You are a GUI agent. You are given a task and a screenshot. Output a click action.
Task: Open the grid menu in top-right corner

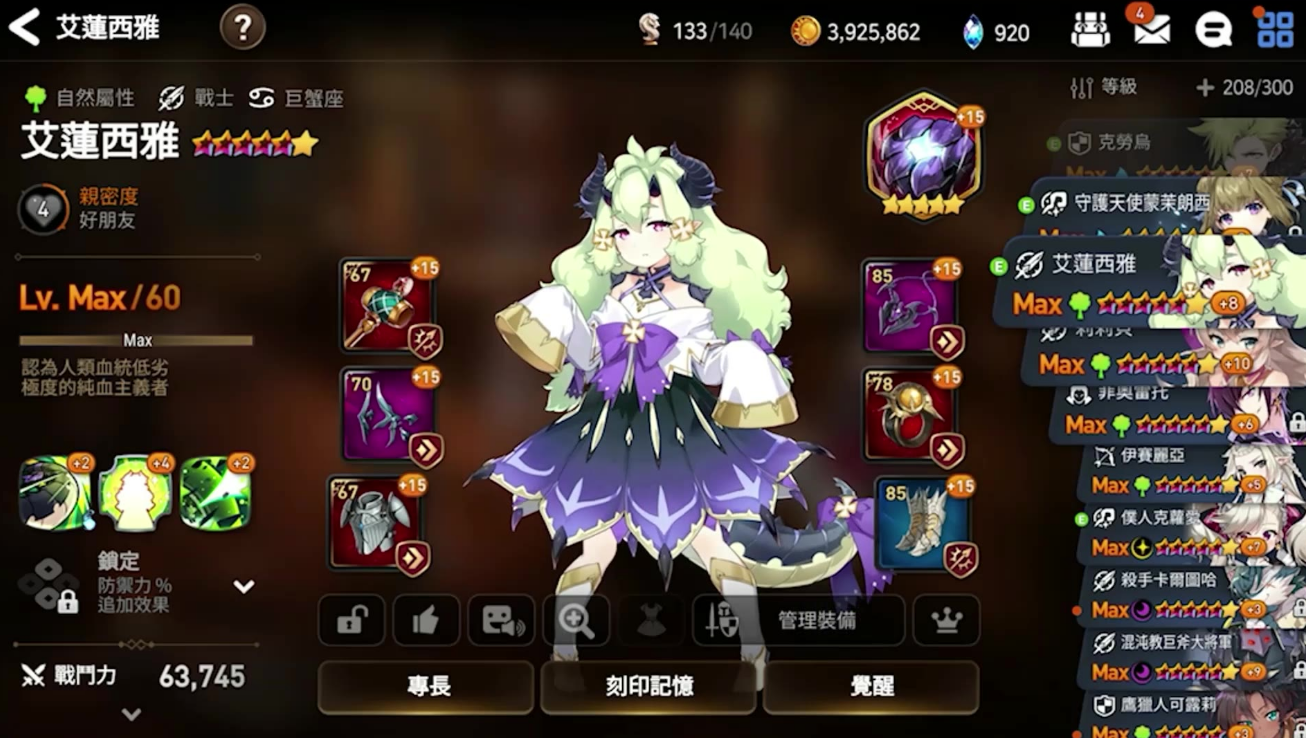(1272, 30)
